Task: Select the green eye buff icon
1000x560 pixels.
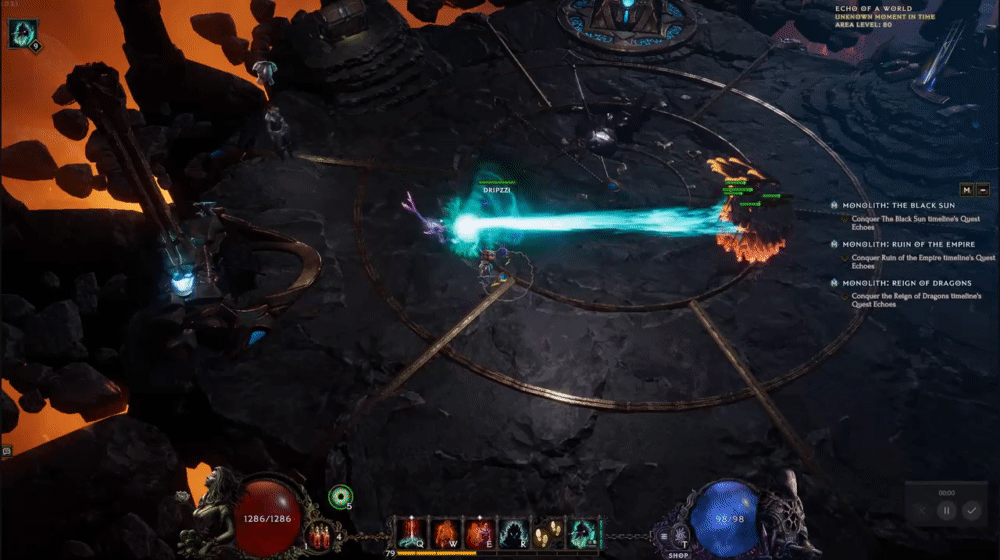Action: coord(341,496)
